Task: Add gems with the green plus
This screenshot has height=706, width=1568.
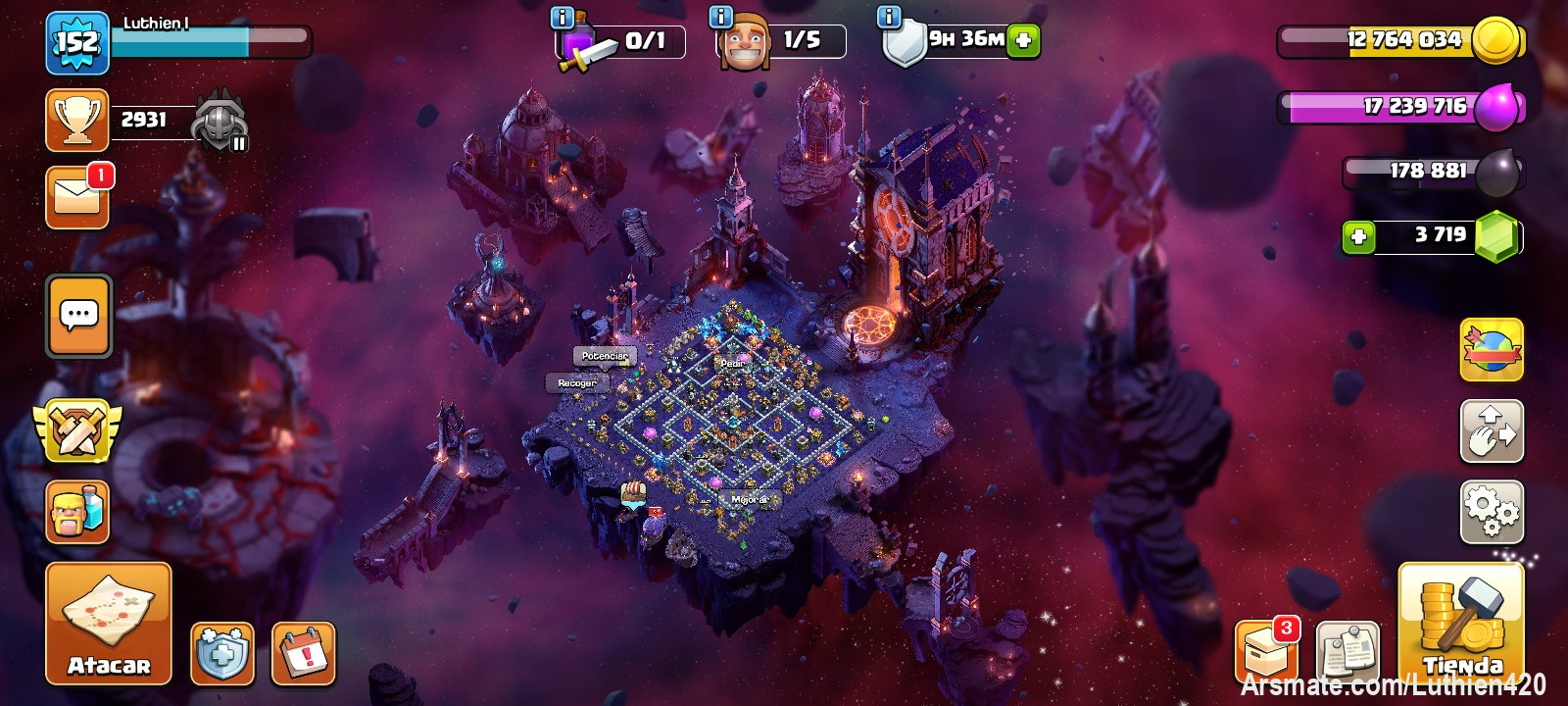Action: (x=1358, y=237)
